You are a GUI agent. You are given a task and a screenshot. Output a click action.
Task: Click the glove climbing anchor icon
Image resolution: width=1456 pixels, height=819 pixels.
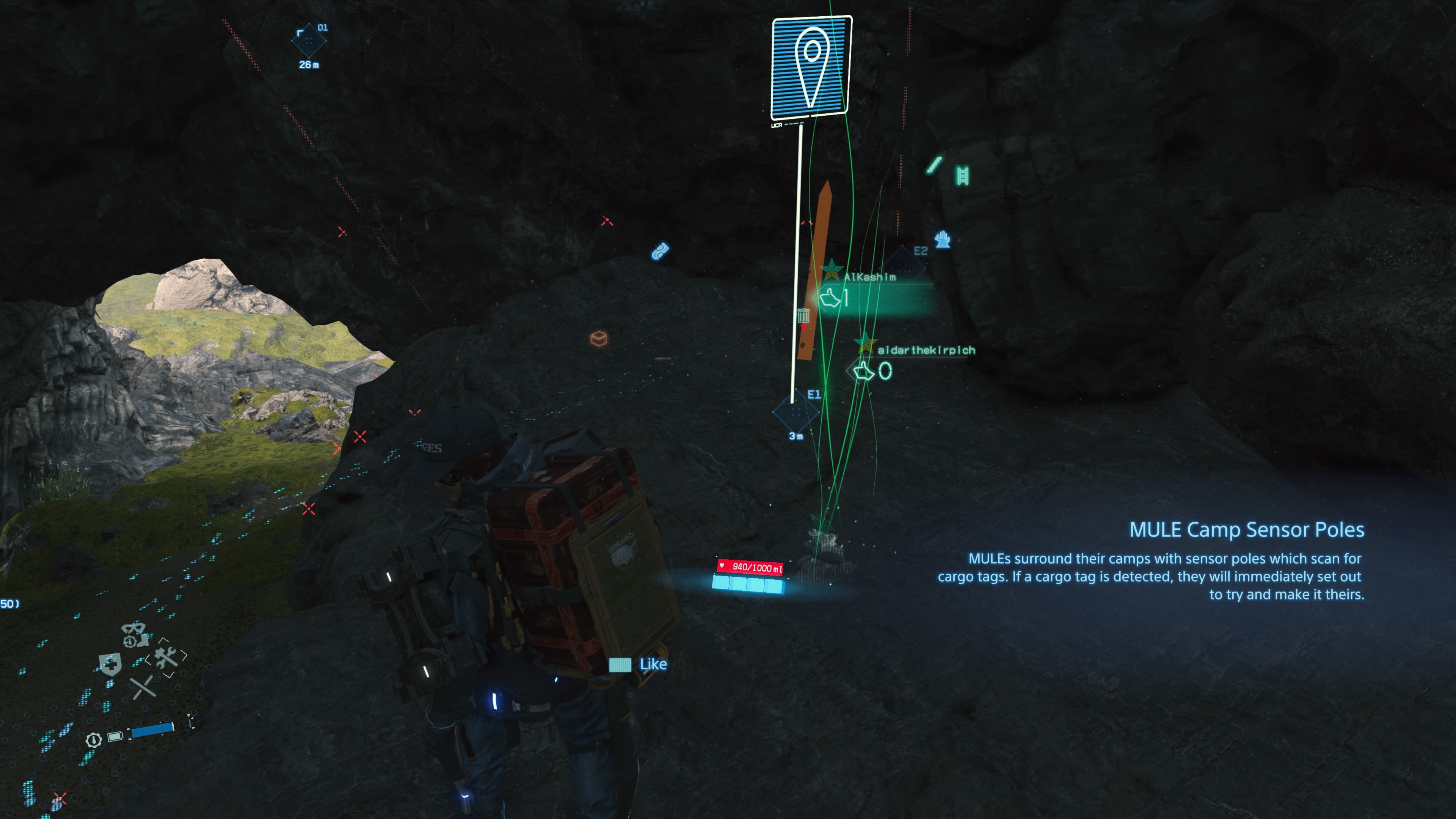point(944,240)
